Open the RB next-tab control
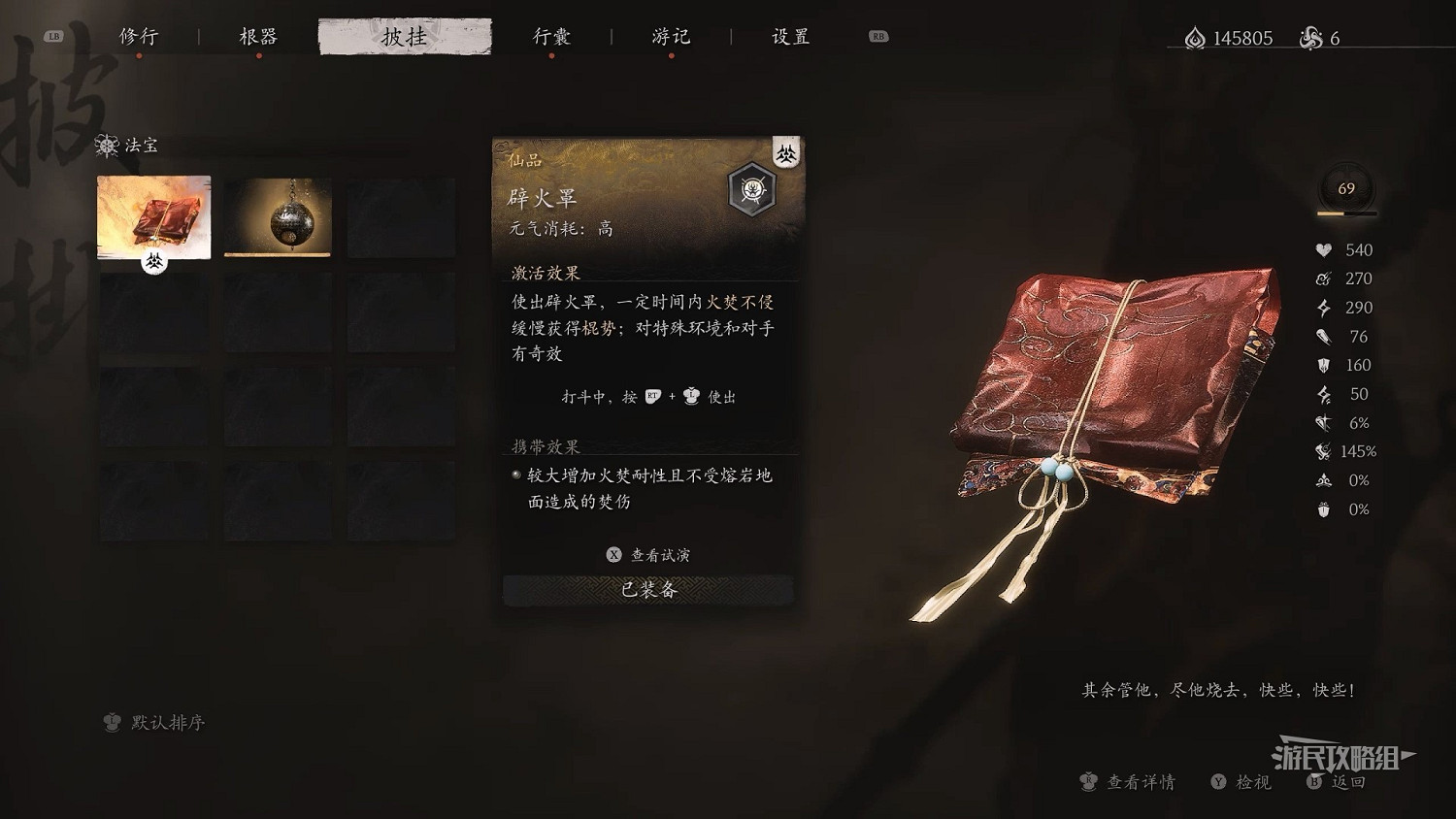Viewport: 1456px width, 819px height. click(x=877, y=35)
